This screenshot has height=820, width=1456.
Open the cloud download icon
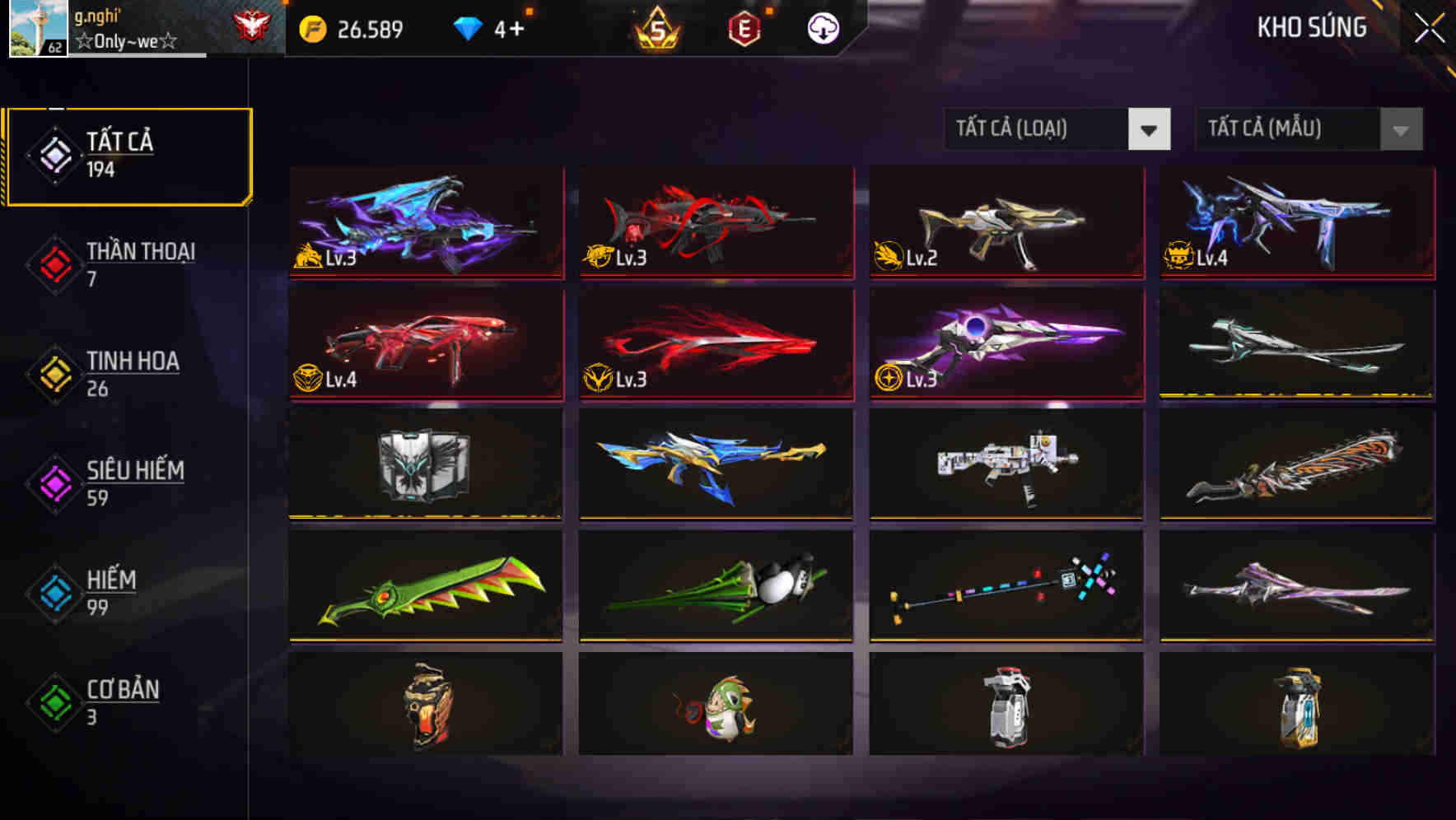(x=821, y=27)
